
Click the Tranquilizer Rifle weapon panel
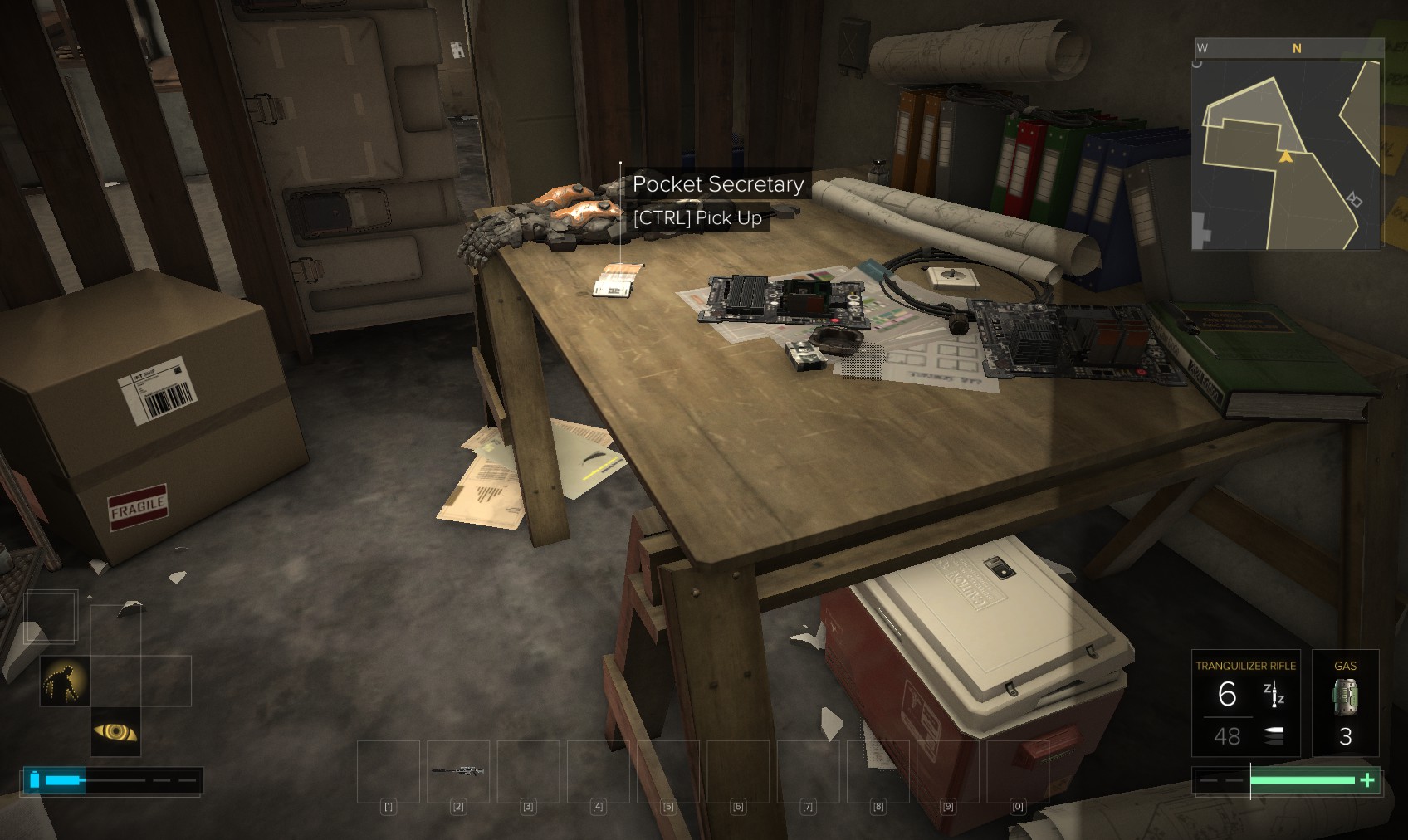click(x=1245, y=702)
